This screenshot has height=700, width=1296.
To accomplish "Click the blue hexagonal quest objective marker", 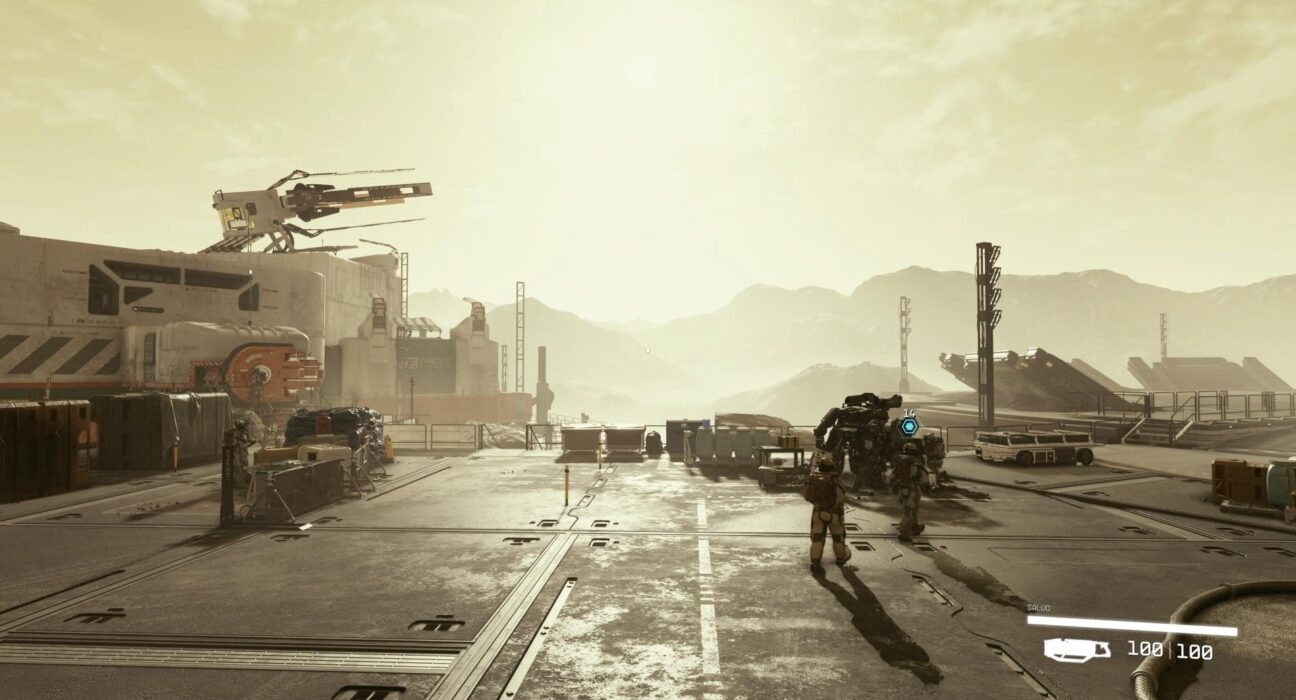I will [x=908, y=426].
